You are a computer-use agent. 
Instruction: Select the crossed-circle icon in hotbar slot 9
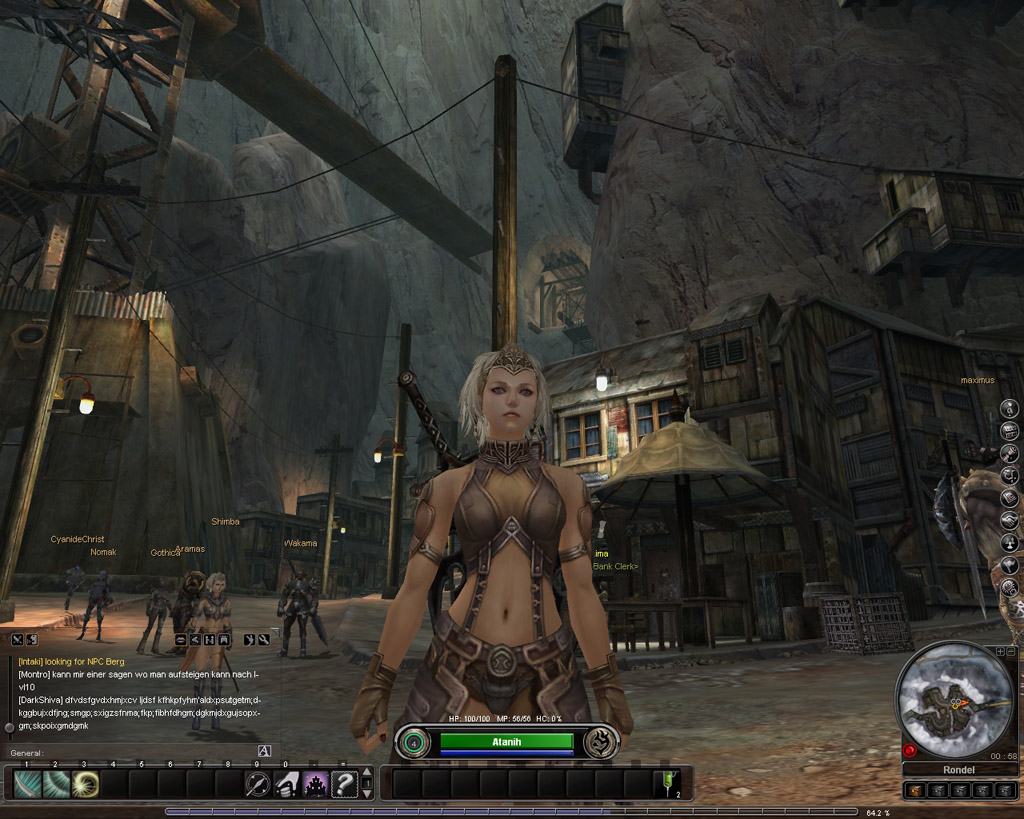[x=258, y=783]
